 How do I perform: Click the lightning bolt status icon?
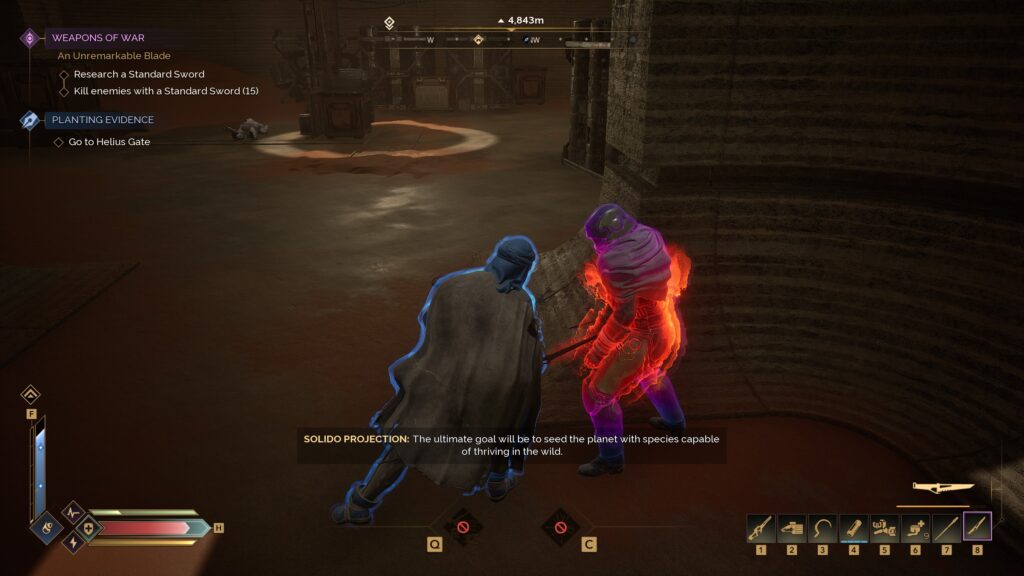click(72, 542)
